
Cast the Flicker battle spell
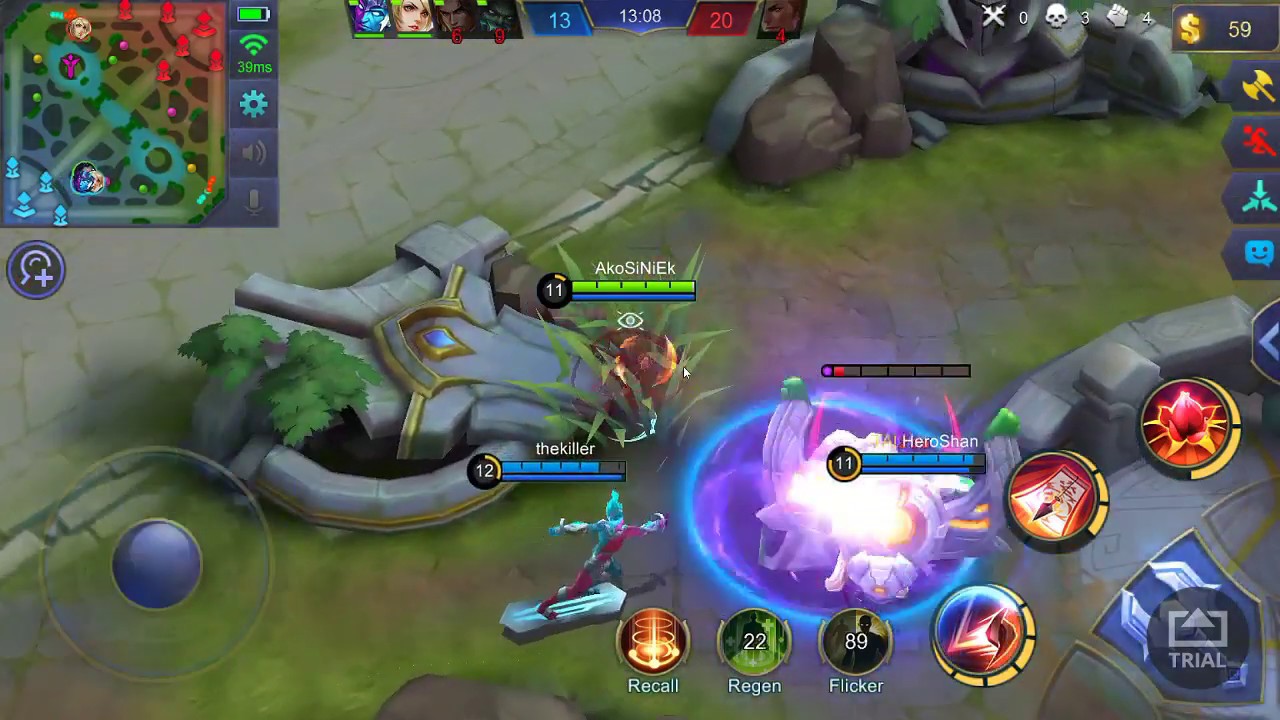(856, 642)
